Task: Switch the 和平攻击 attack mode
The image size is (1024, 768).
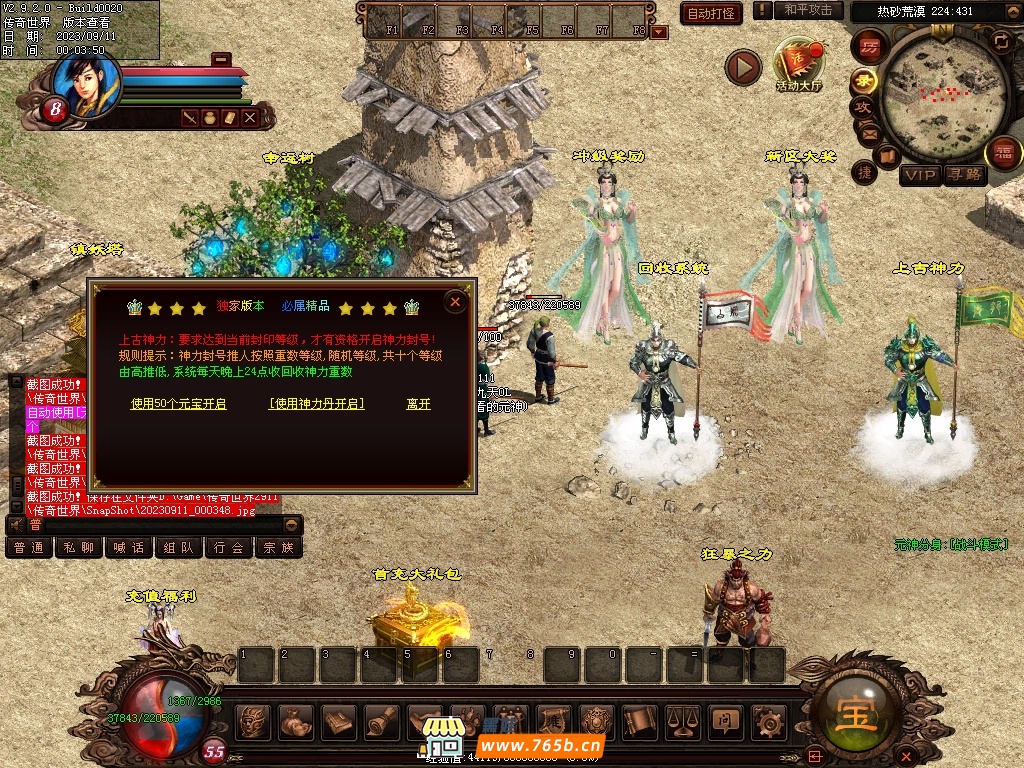Action: pyautogui.click(x=808, y=10)
